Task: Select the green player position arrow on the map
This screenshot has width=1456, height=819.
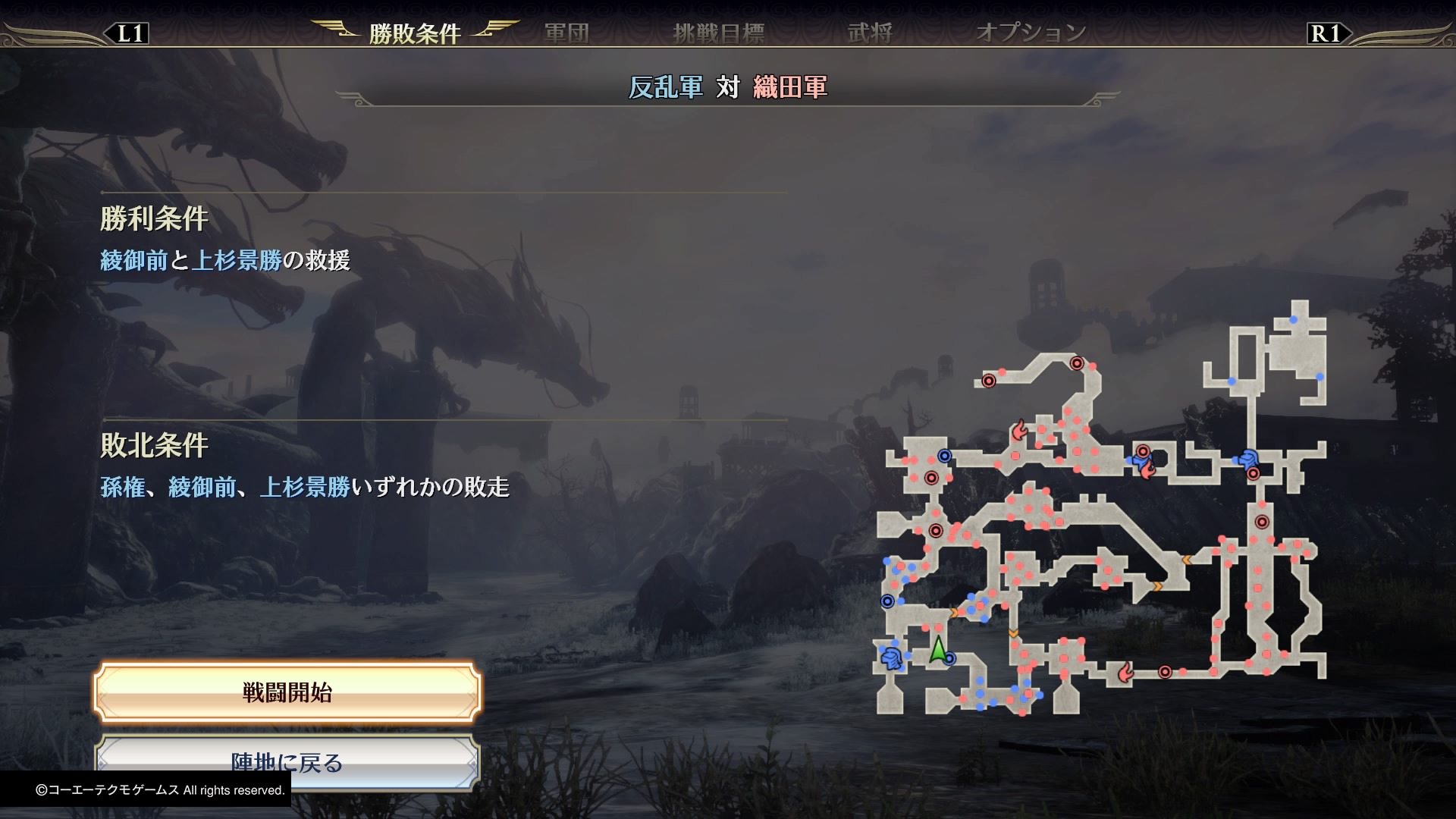Action: (x=938, y=651)
